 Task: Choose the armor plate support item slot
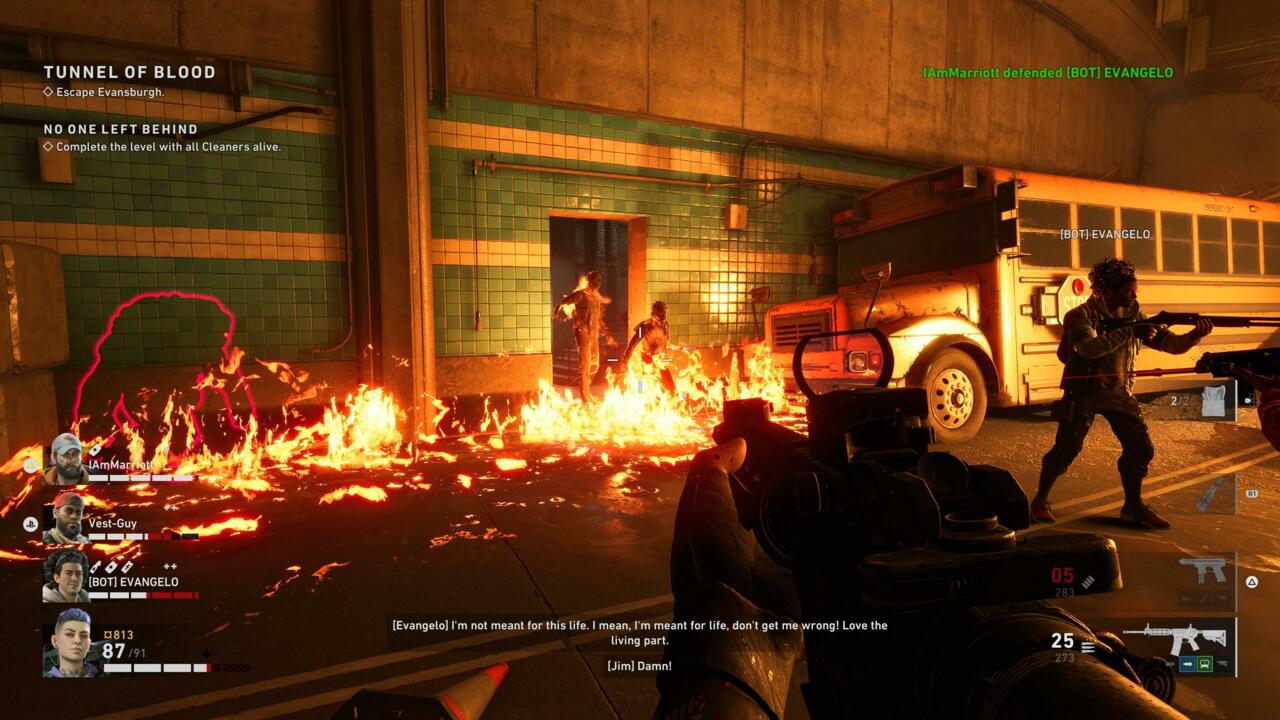click(1213, 399)
